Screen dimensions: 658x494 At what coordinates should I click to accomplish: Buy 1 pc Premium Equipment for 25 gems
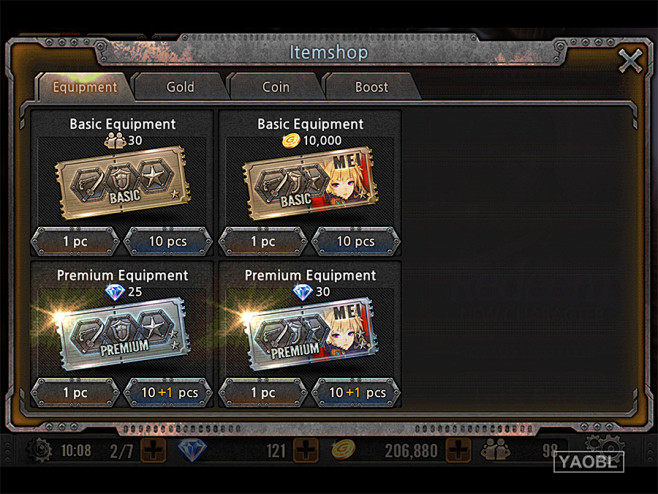pos(75,392)
